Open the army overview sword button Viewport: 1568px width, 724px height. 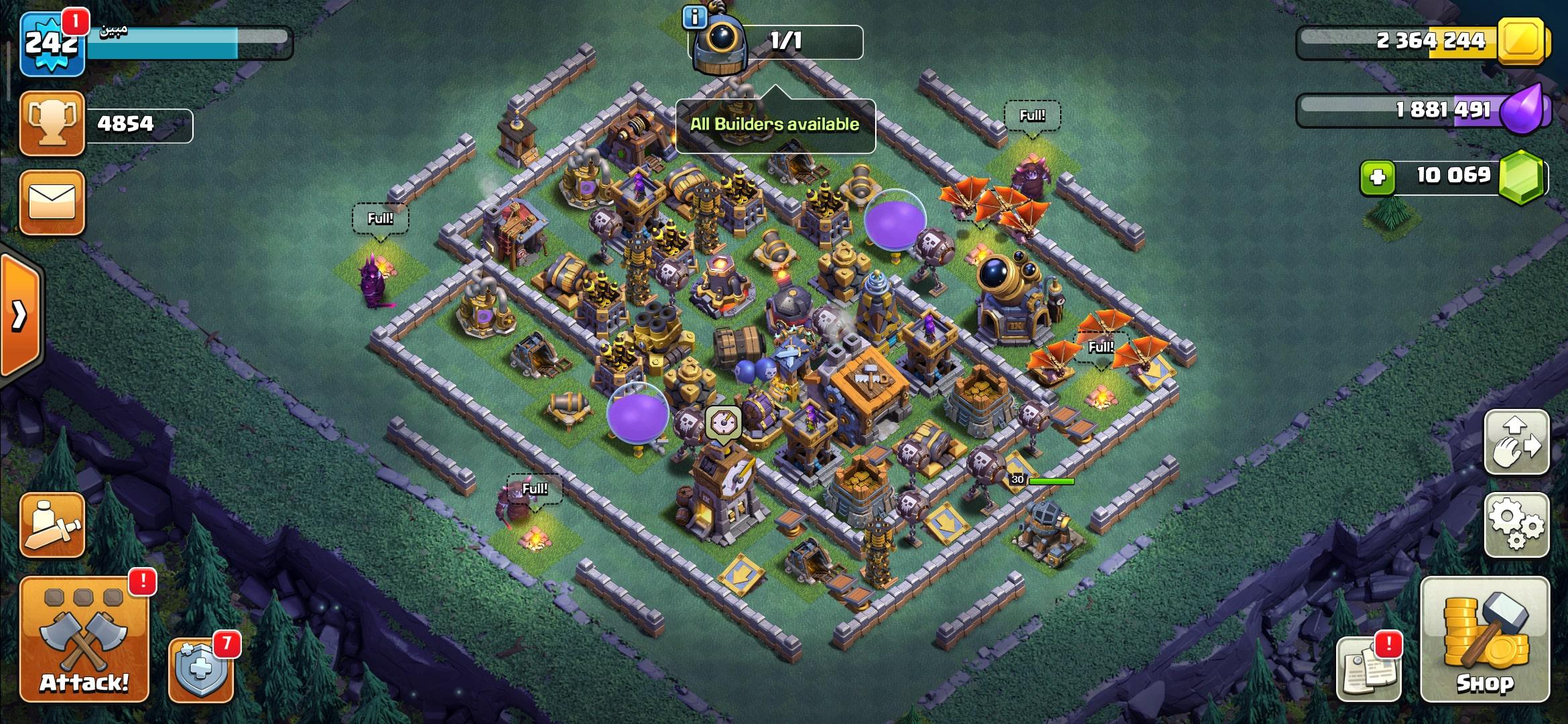point(52,525)
